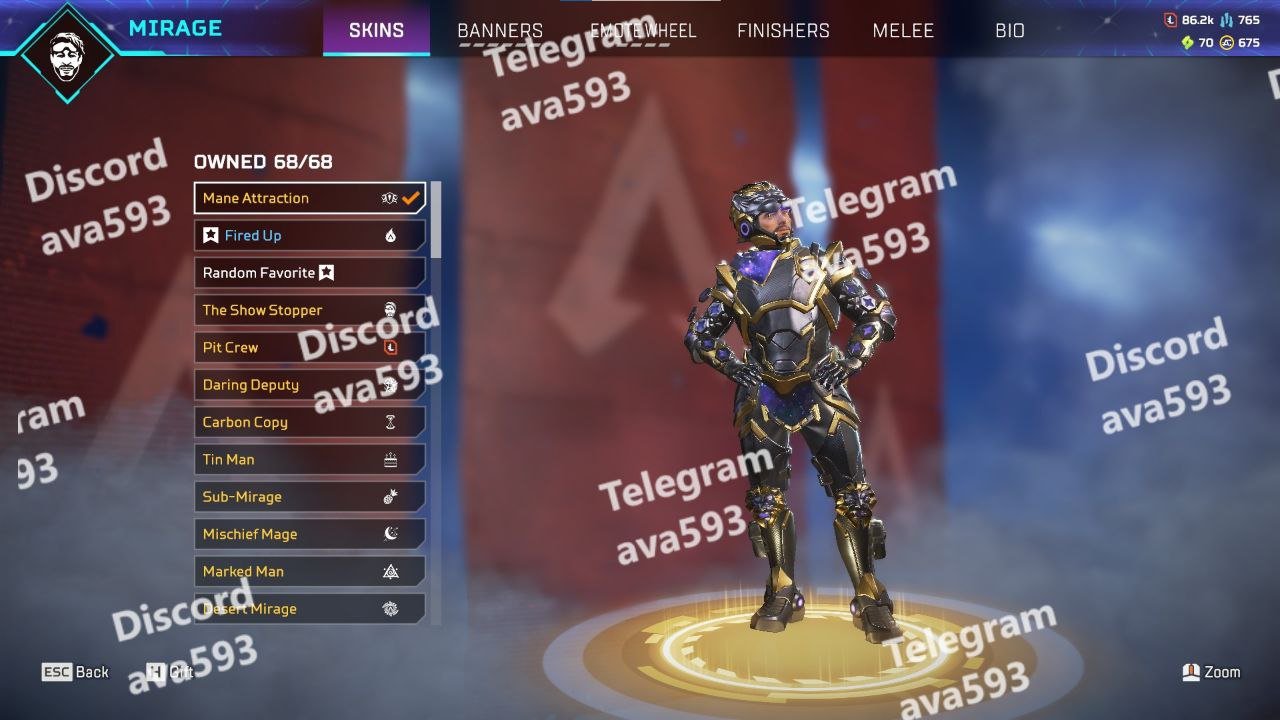Select the Skins tab
The height and width of the screenshot is (720, 1280).
(376, 30)
